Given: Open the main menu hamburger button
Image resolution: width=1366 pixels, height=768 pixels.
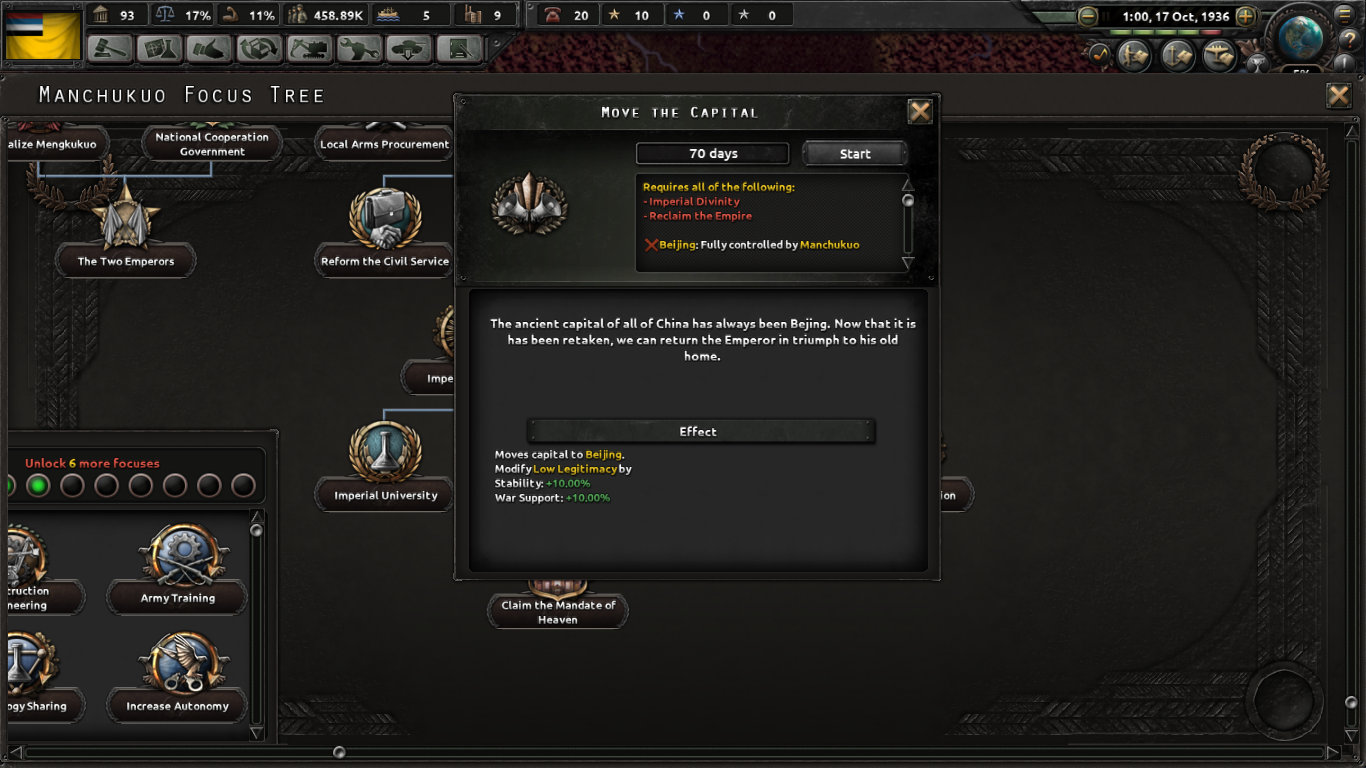Looking at the screenshot, I should tap(1344, 15).
